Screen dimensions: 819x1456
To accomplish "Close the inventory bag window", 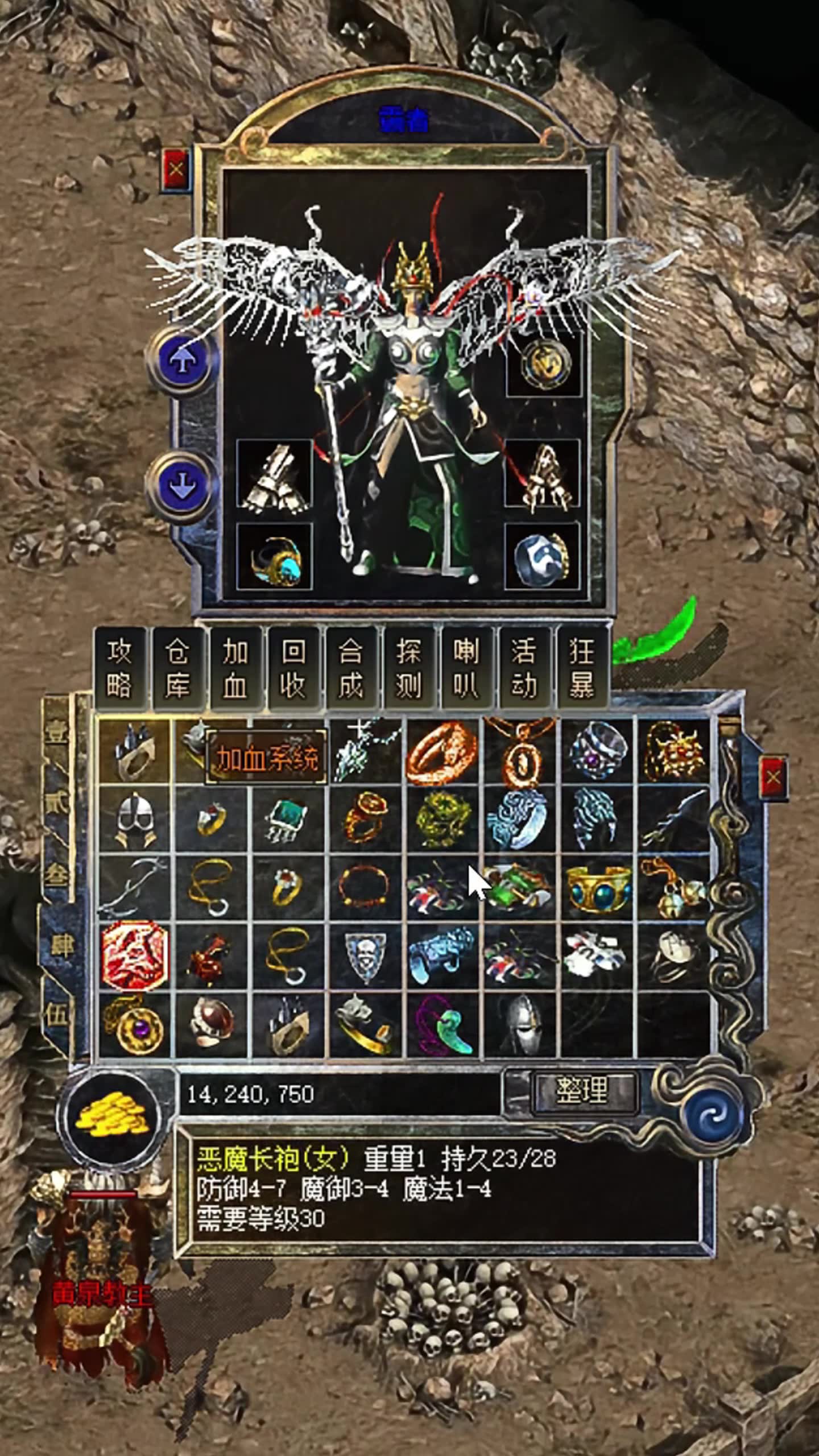I will 773,777.
